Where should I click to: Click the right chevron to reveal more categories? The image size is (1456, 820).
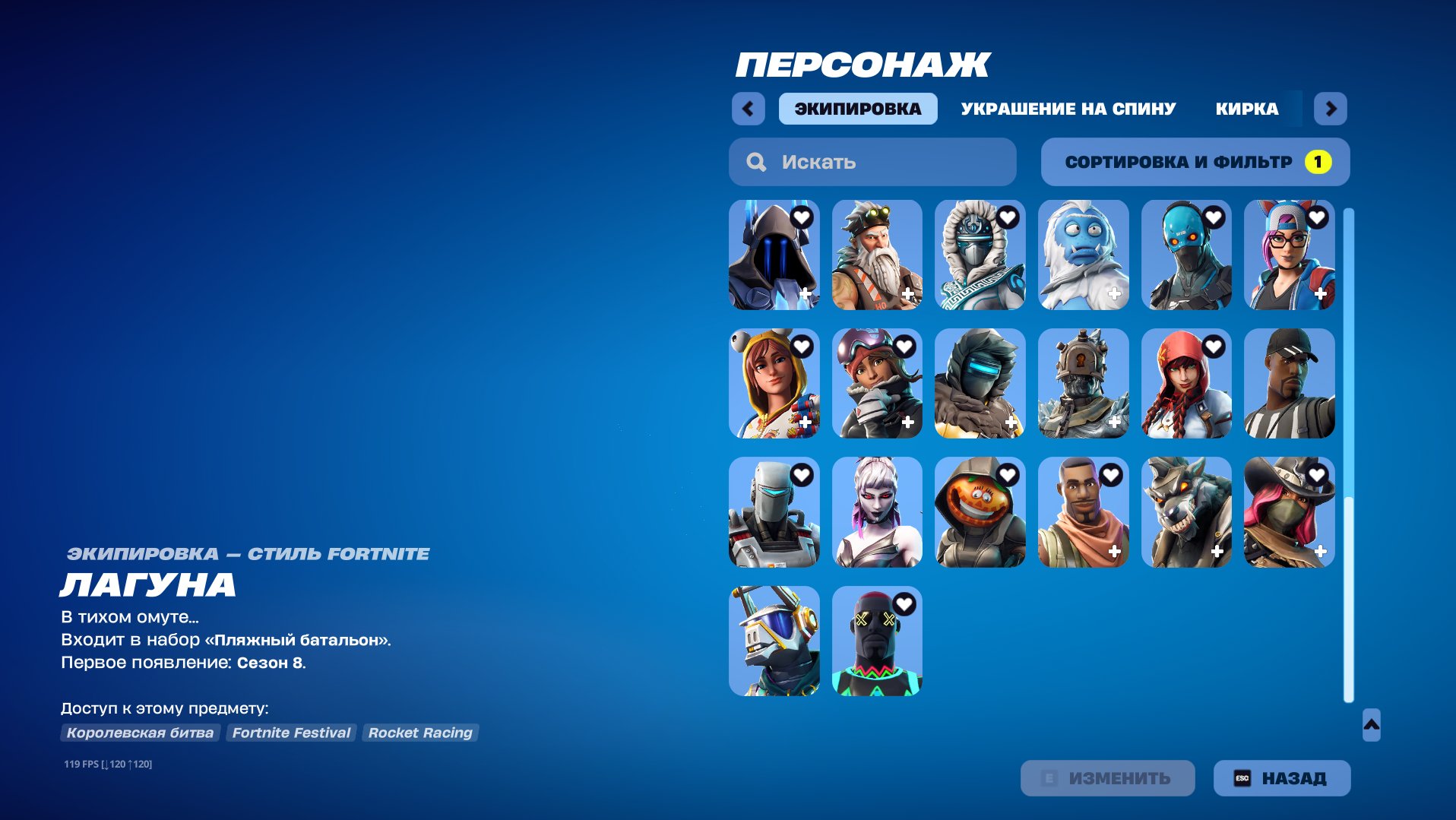coord(1331,109)
